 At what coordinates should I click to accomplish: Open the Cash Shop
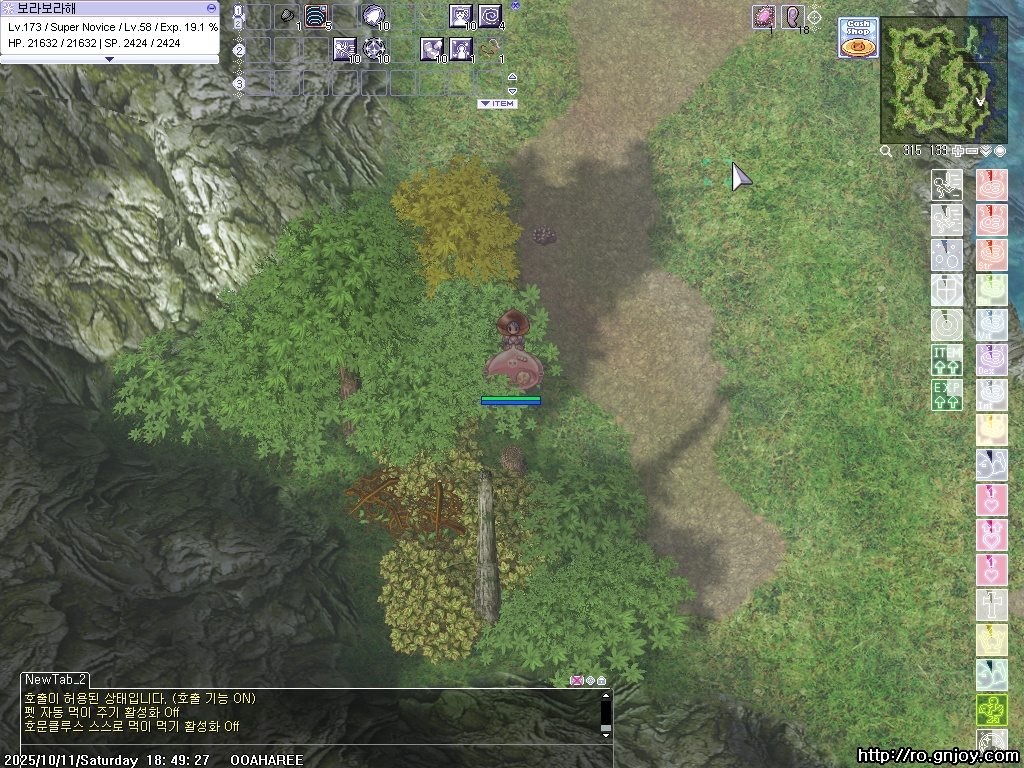[858, 38]
